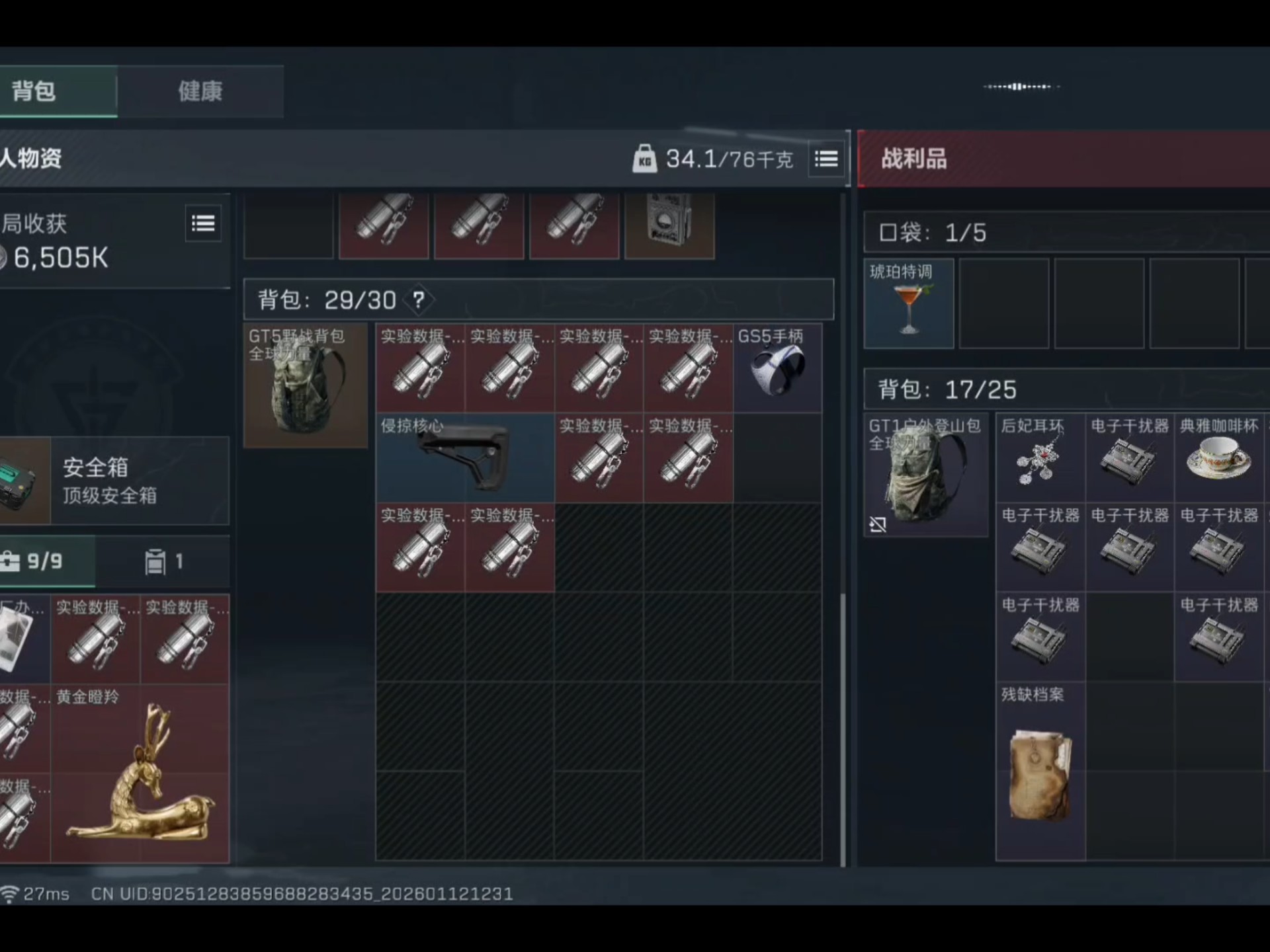Select the 黄金瞪羚 golden gazelle statue

[x=140, y=773]
